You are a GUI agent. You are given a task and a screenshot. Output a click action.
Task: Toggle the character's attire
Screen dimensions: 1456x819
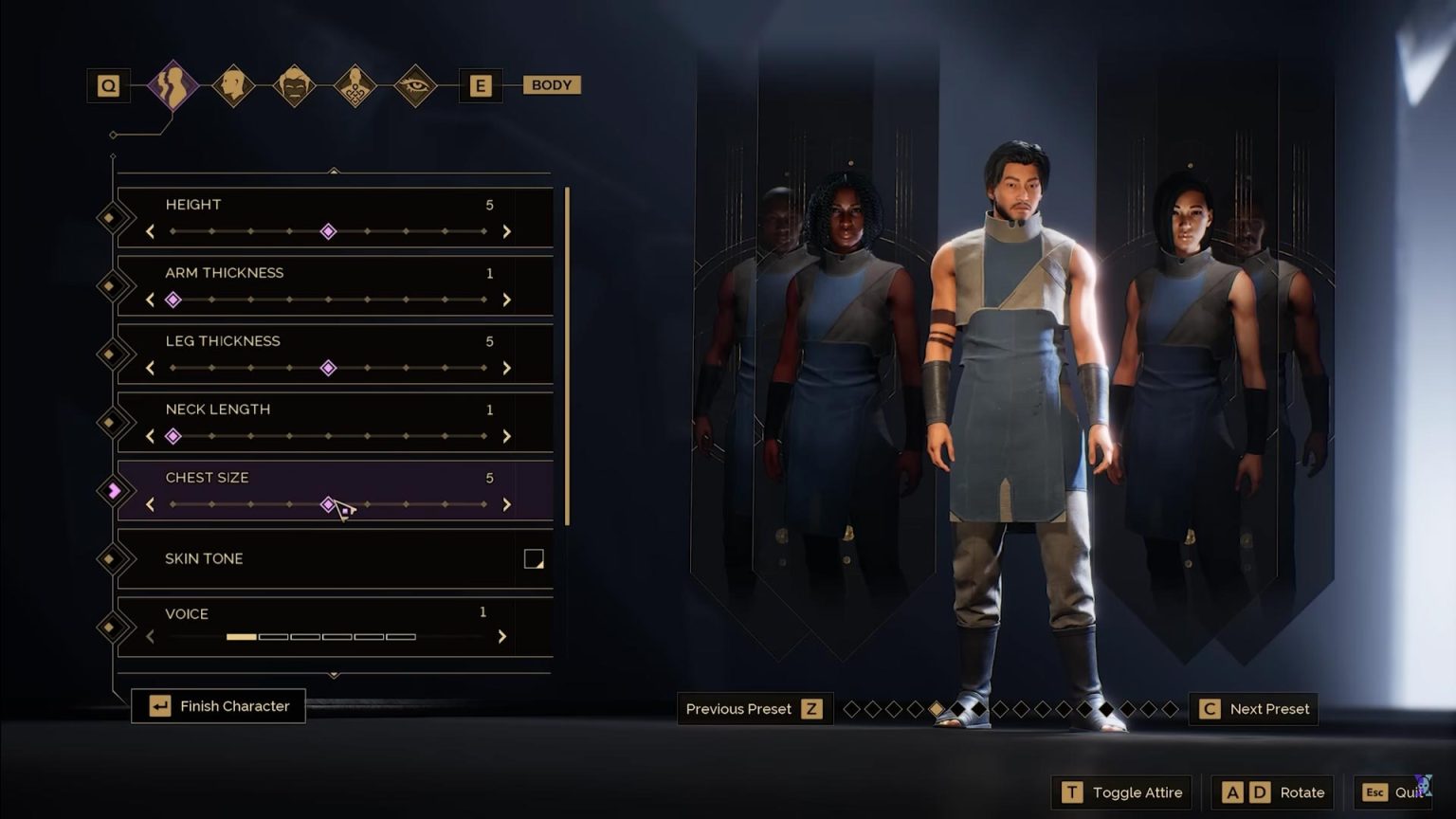1122,792
